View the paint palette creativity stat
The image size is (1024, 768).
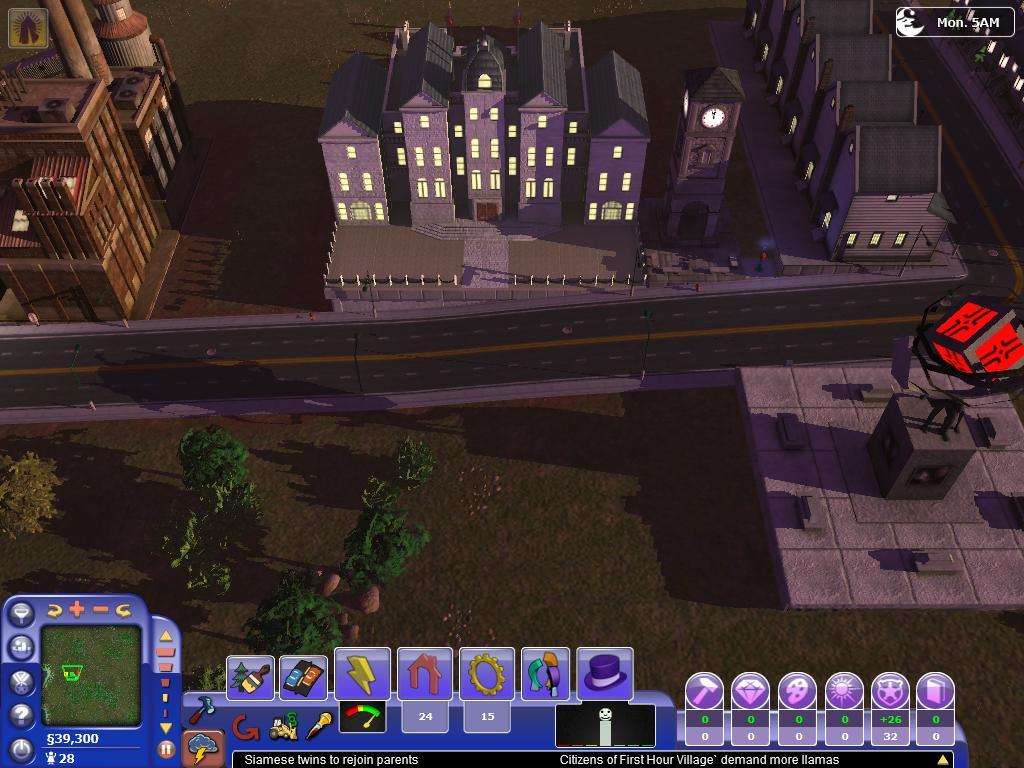(x=797, y=691)
